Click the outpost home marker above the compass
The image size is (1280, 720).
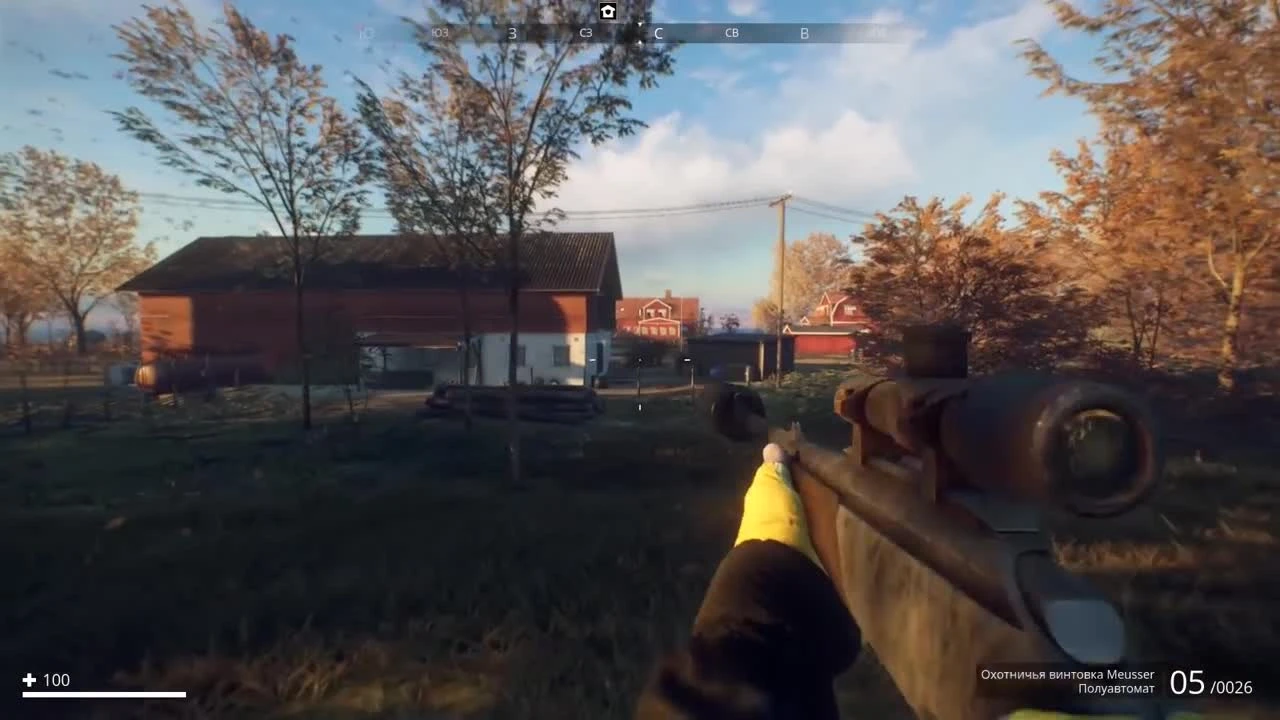coord(608,11)
